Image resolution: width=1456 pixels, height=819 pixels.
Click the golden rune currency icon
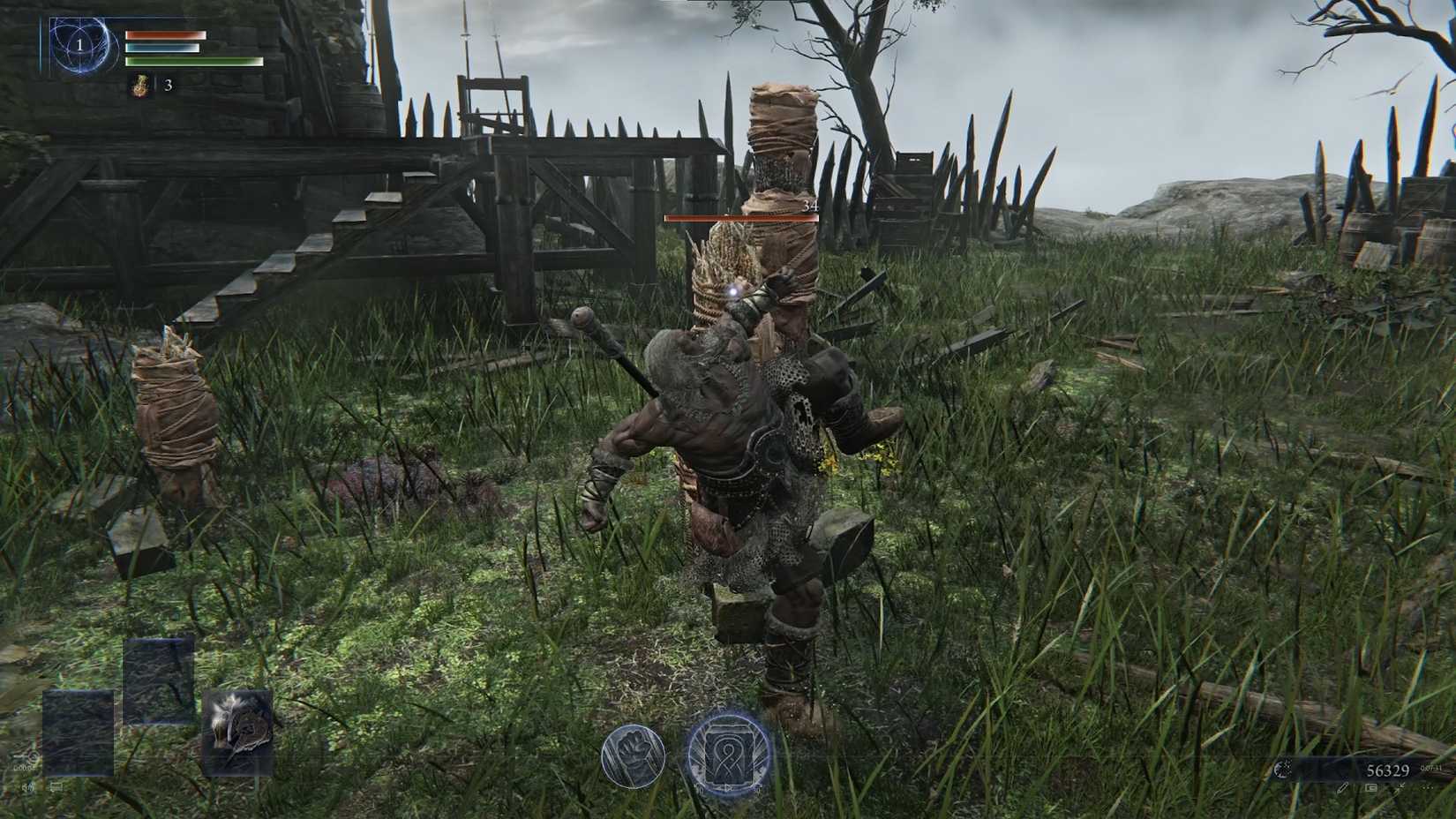pos(1284,770)
